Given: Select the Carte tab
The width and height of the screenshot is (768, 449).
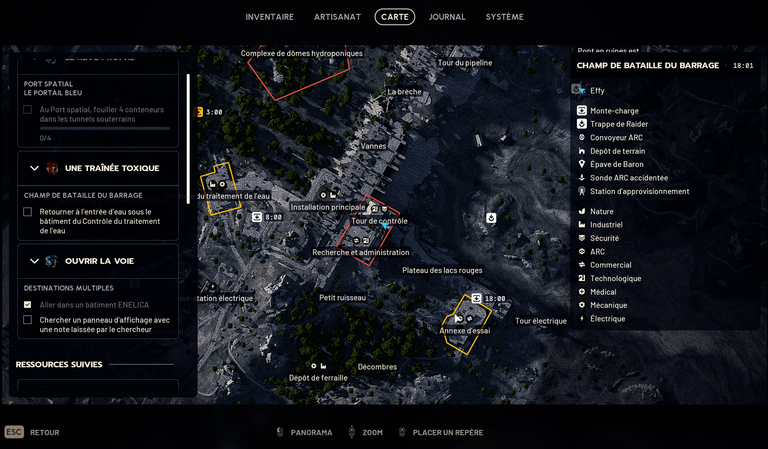Looking at the screenshot, I should [x=394, y=17].
